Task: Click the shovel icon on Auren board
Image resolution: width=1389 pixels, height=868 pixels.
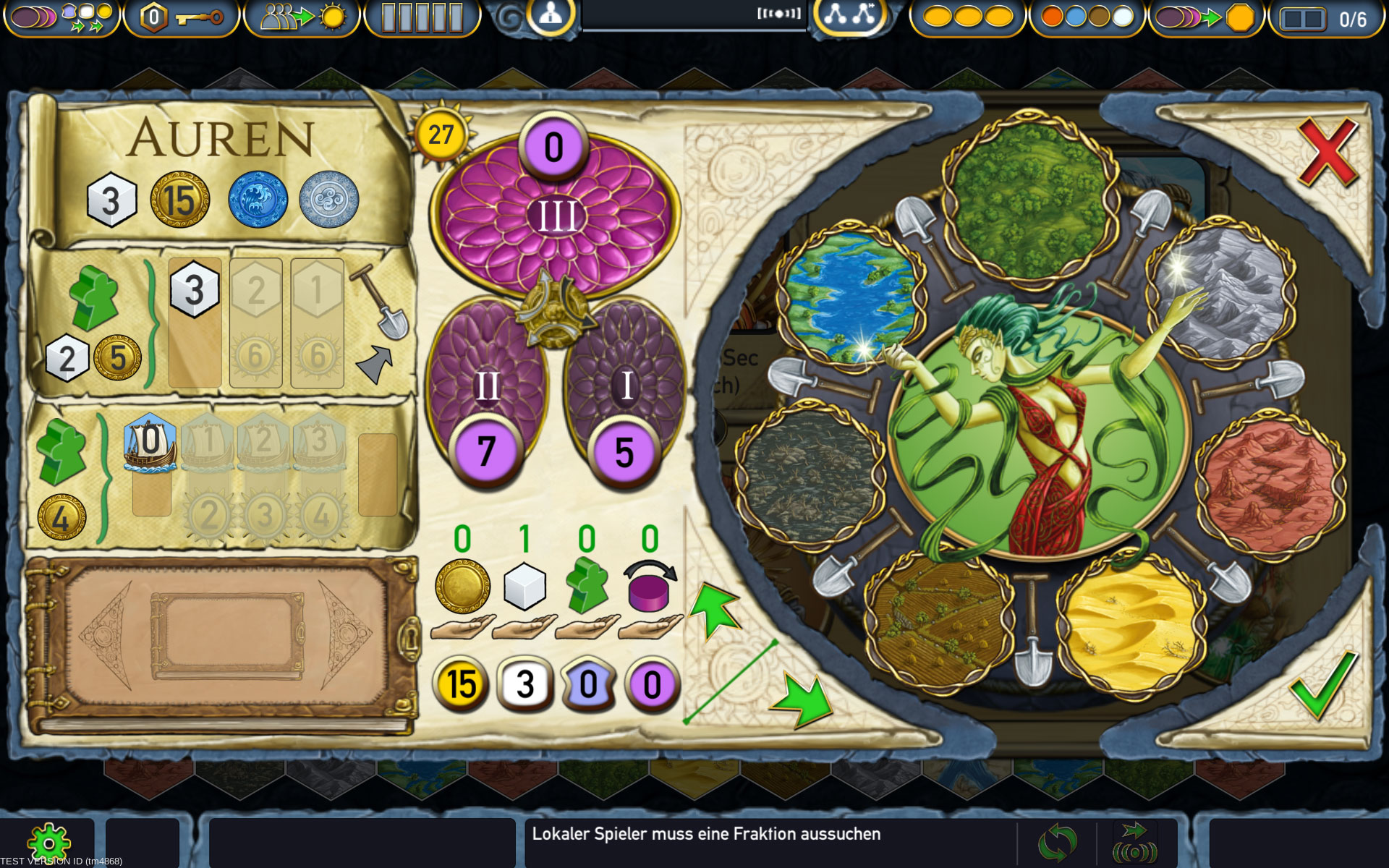Action: (380, 301)
